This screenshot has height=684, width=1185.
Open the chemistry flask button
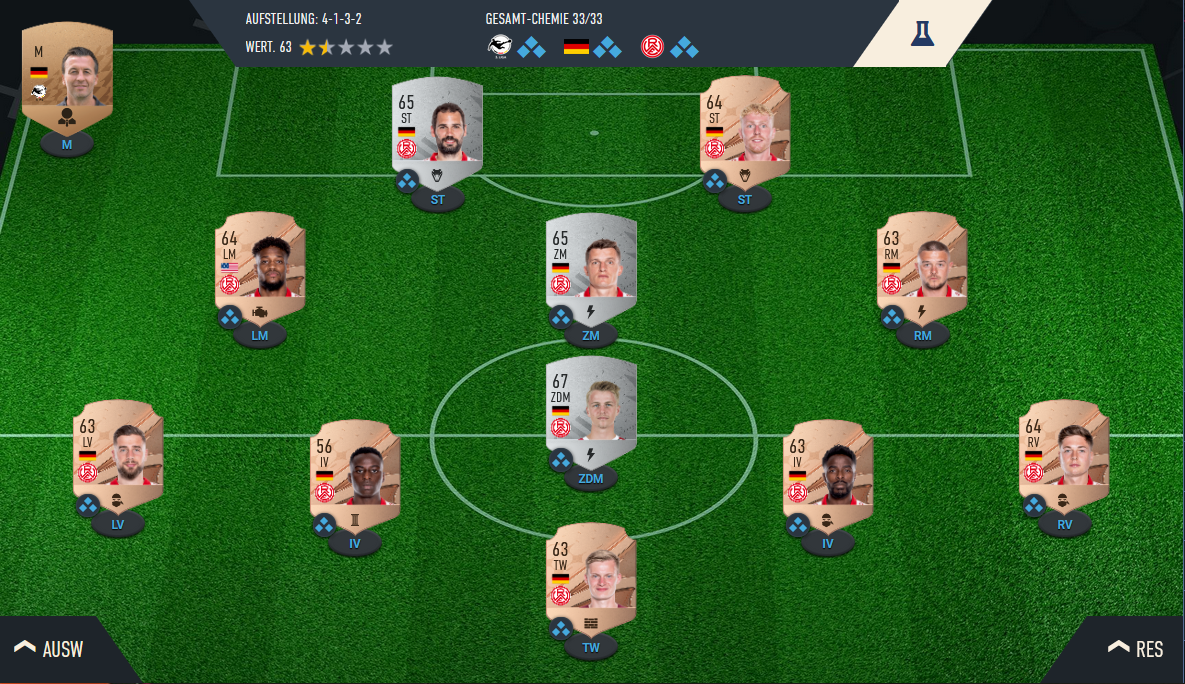pos(922,33)
